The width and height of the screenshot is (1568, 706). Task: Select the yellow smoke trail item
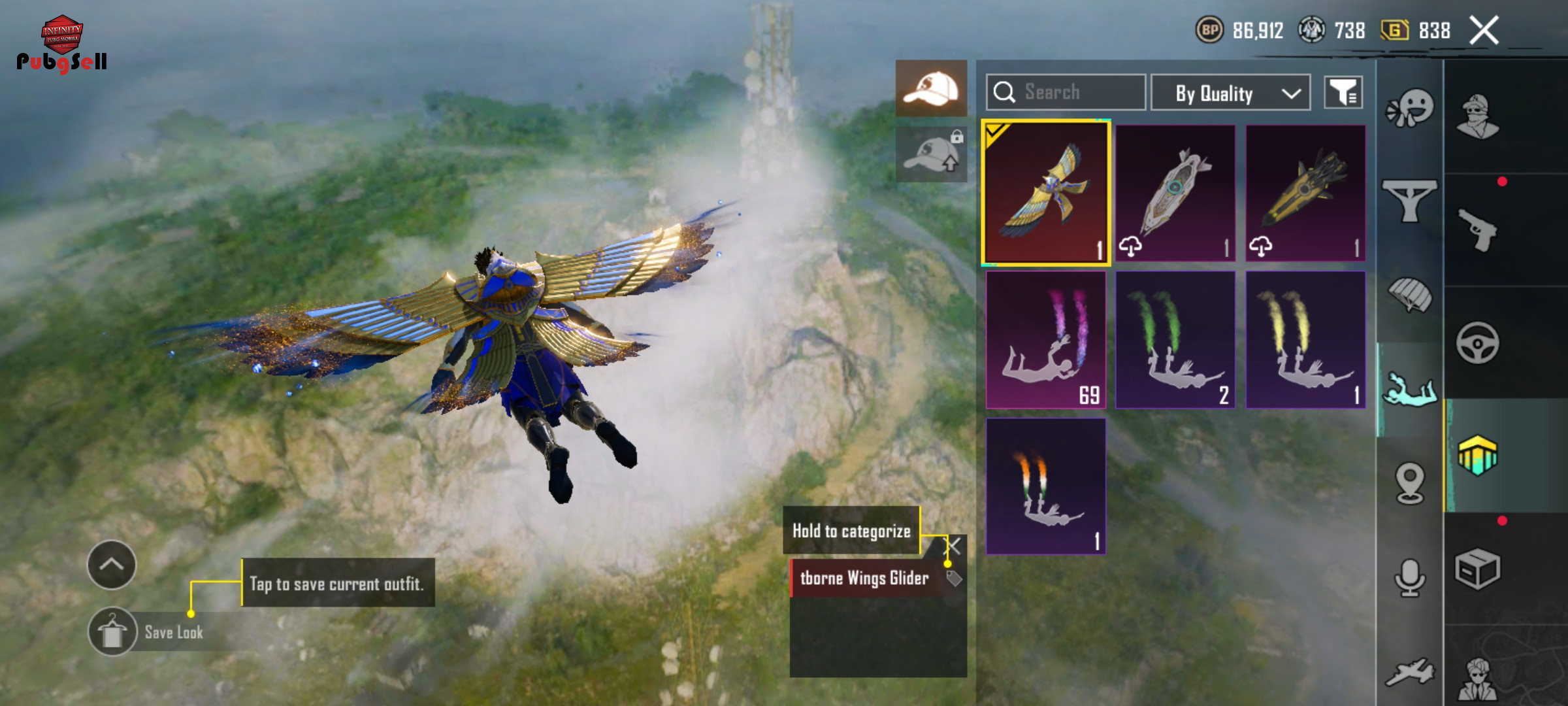tap(1305, 340)
